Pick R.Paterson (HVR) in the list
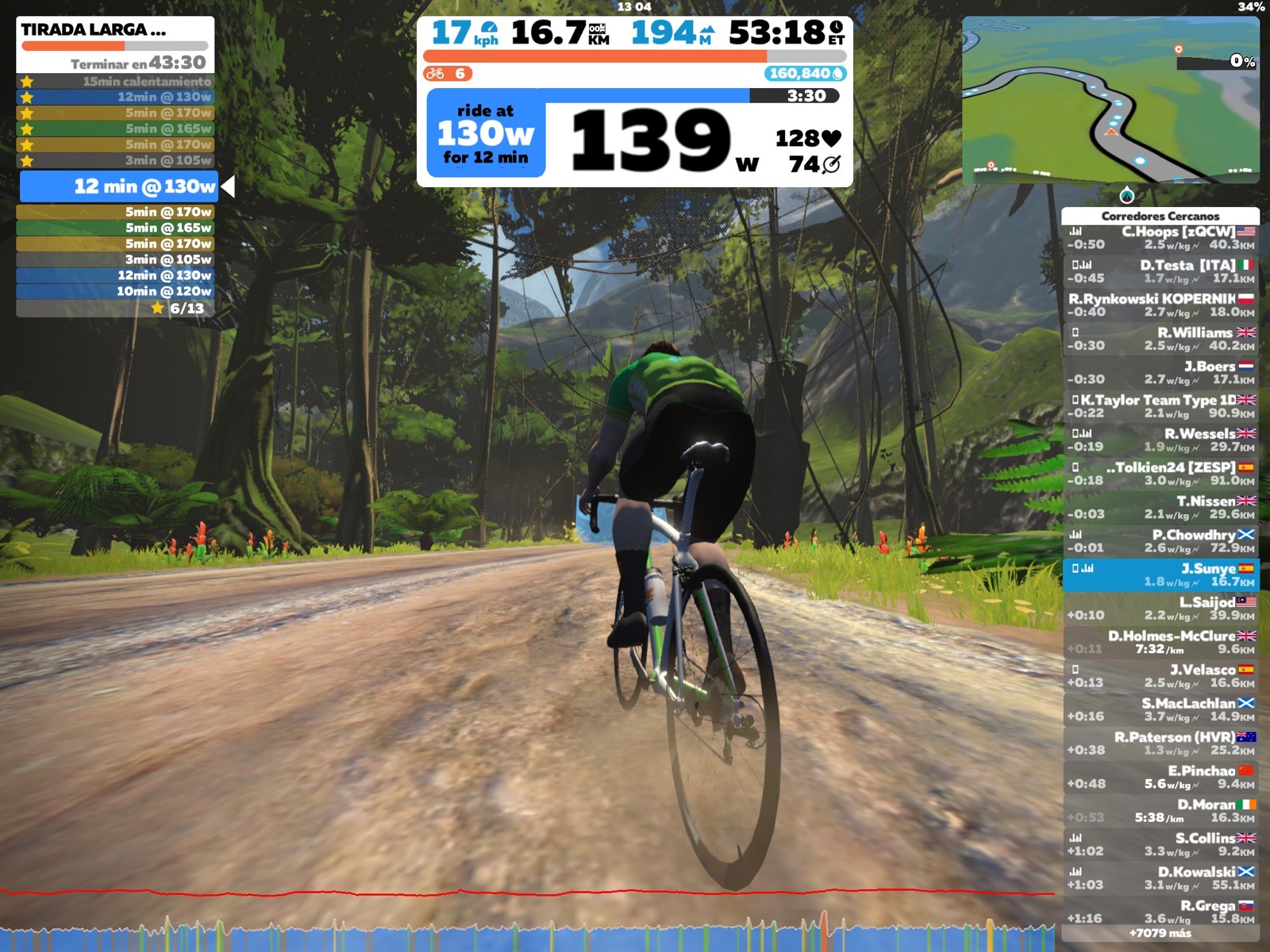The image size is (1270, 952). 1160,743
